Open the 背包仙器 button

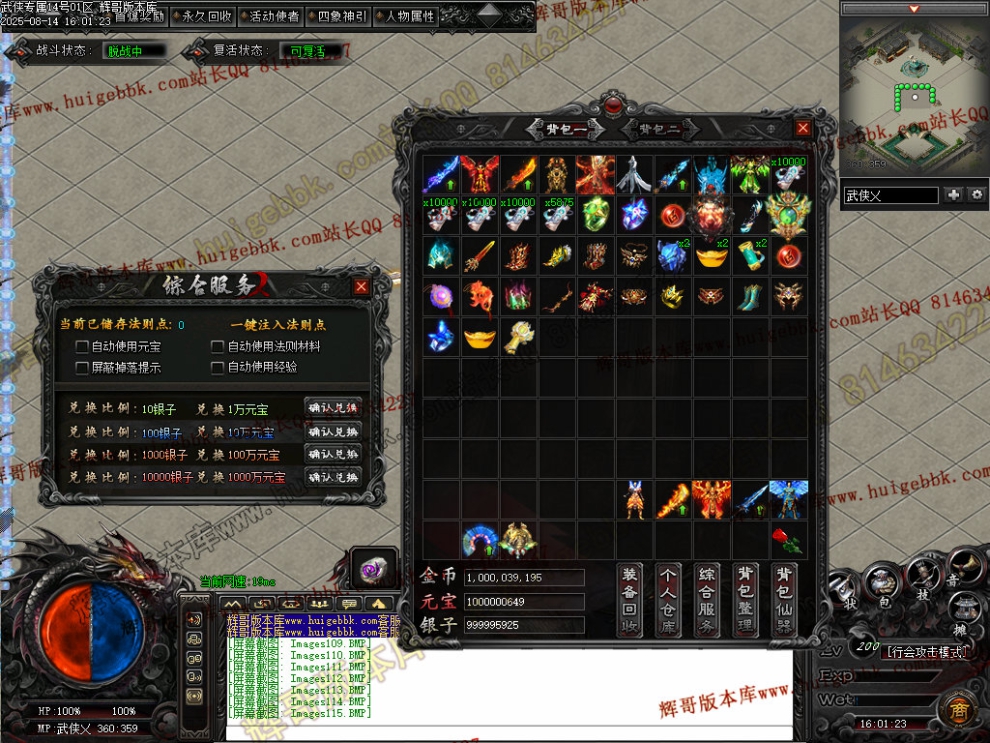click(785, 600)
